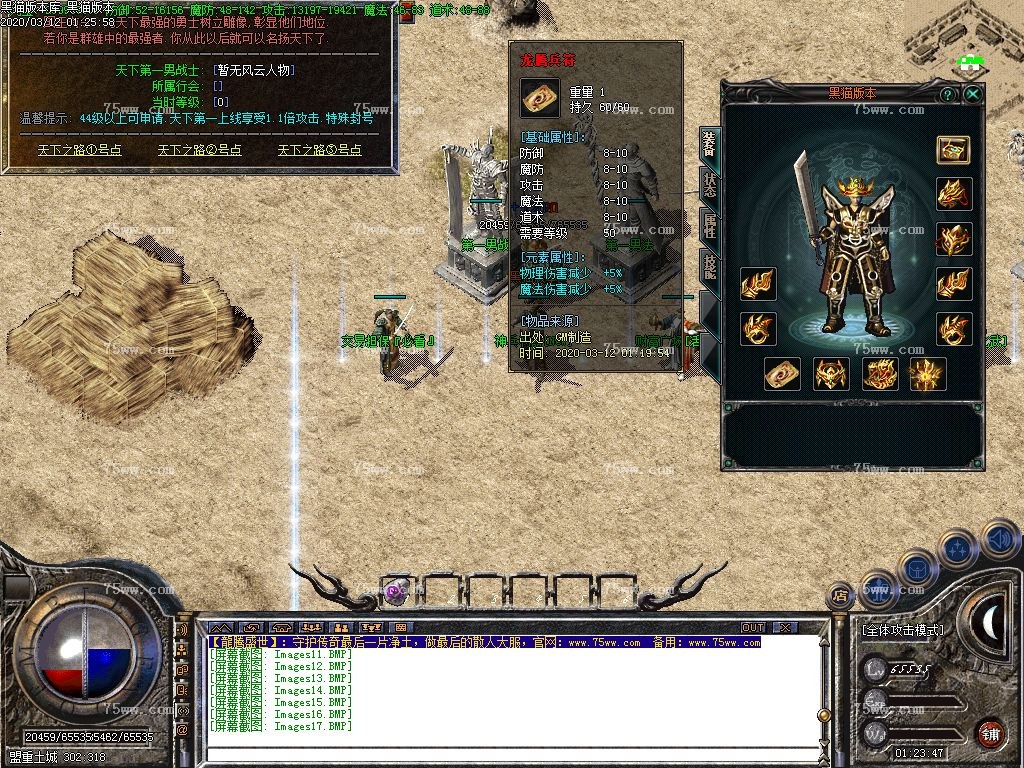The image size is (1024, 768).
Task: Switch to the 属性 attributes tab
Action: [709, 226]
